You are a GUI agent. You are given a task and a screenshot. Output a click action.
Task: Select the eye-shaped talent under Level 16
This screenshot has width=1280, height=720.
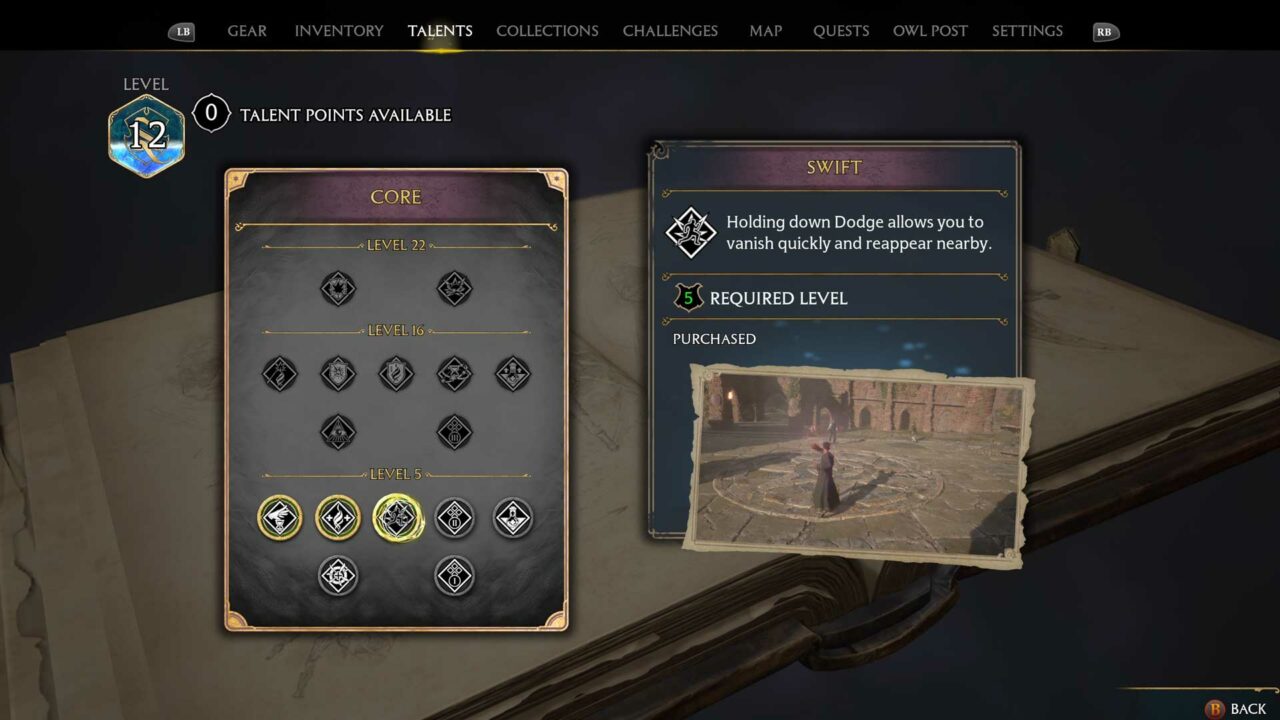[338, 433]
